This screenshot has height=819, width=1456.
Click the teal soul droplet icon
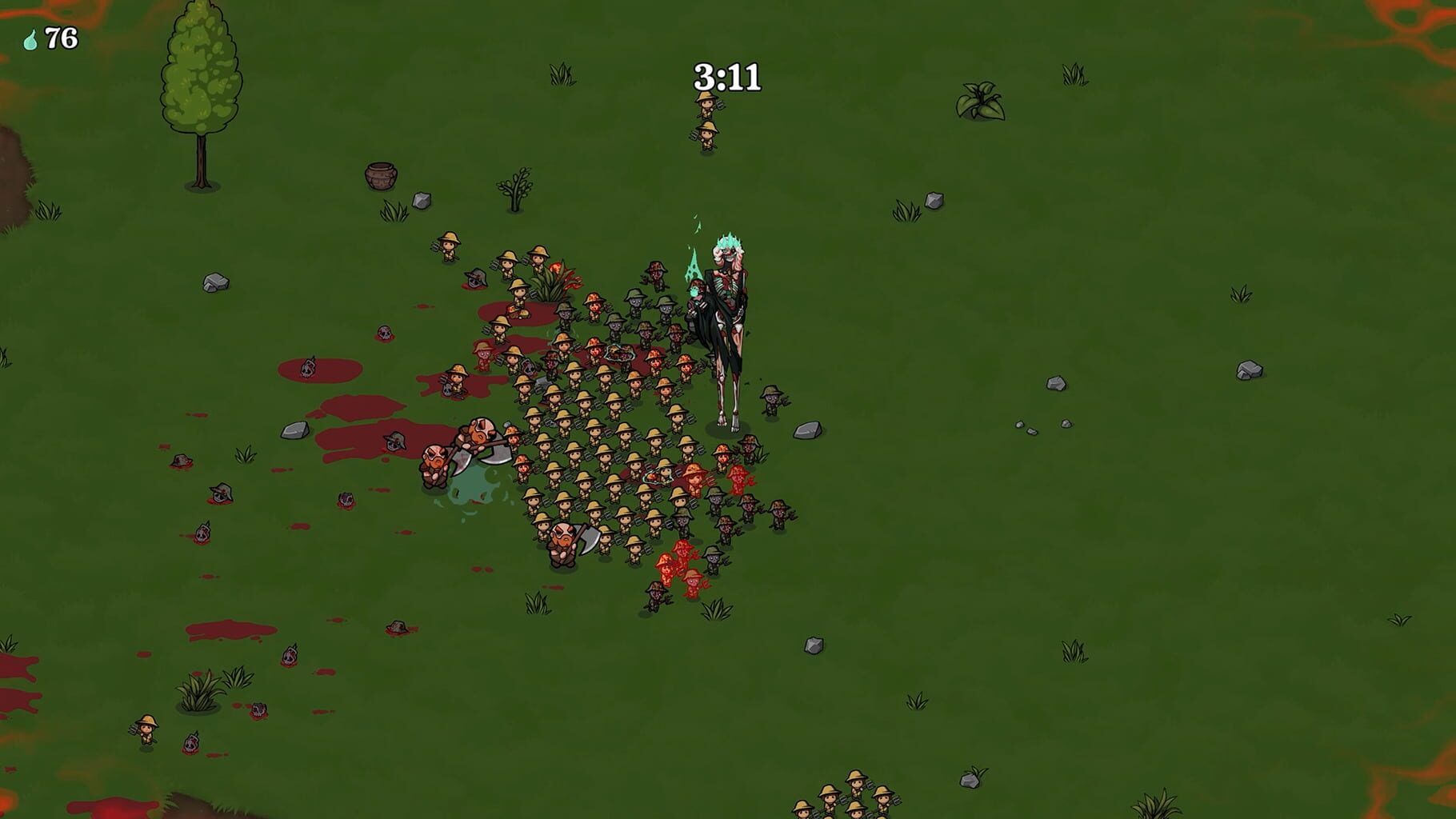30,38
